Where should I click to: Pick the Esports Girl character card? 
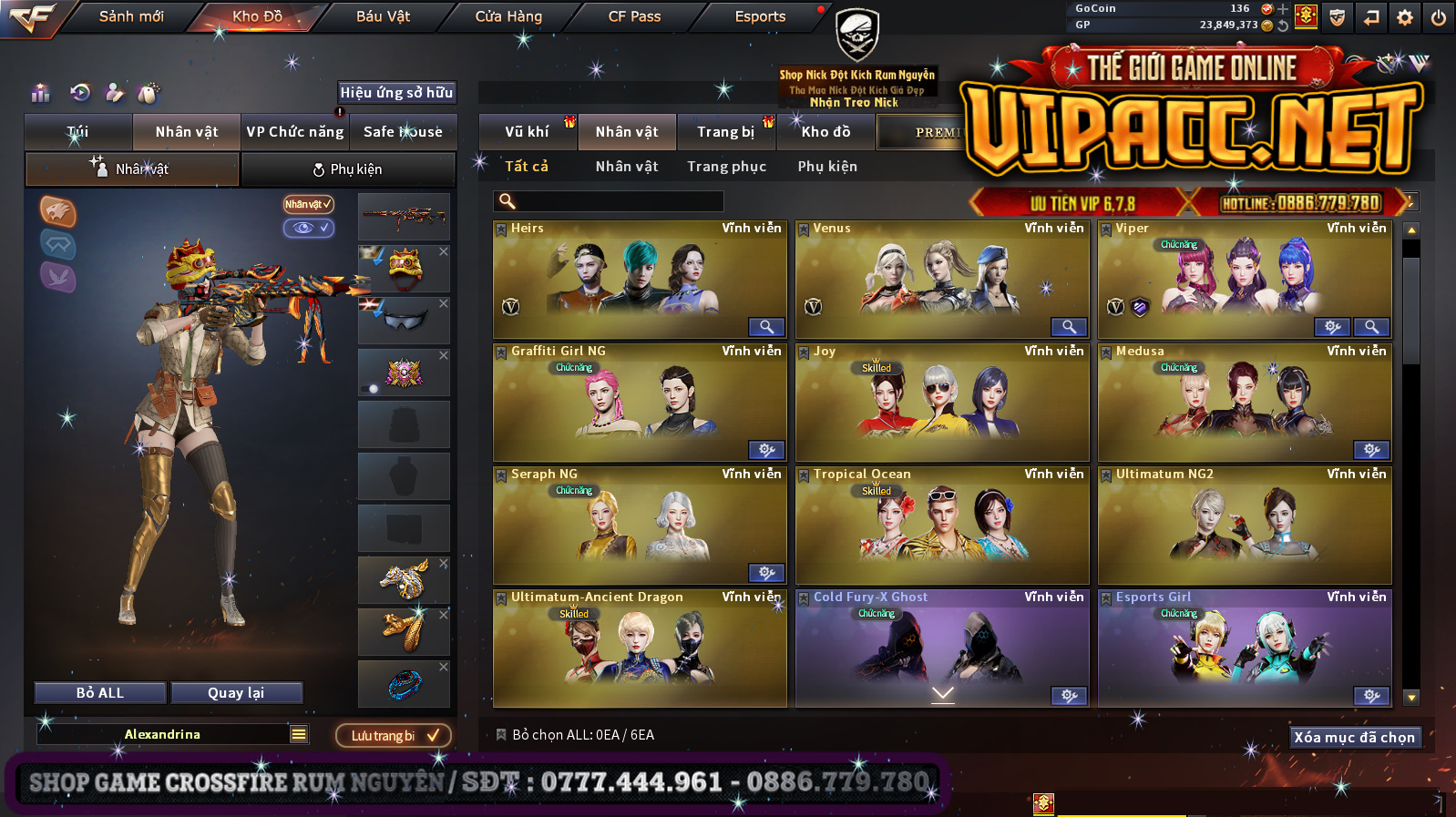pos(1245,648)
